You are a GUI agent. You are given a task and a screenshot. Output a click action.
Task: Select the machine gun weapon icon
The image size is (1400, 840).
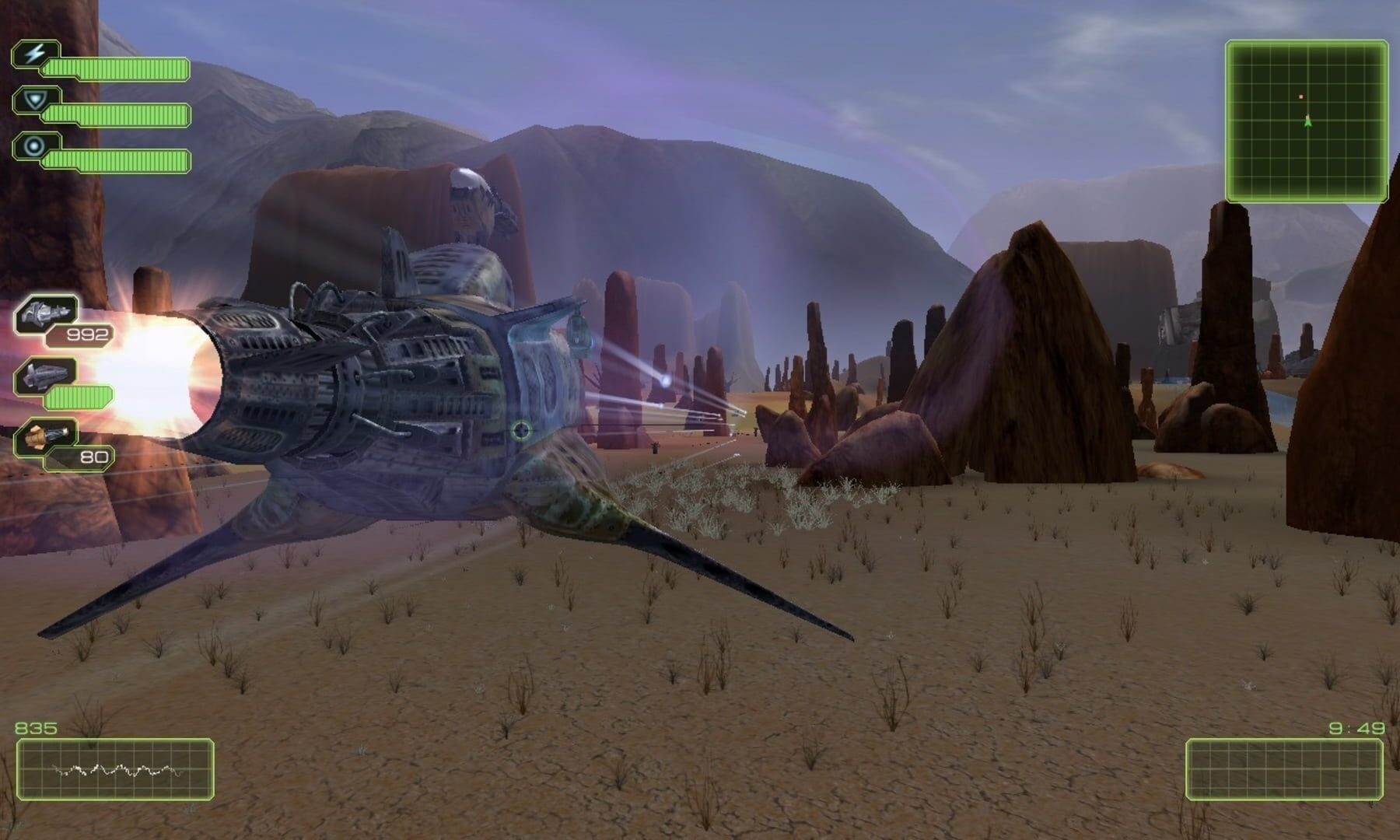point(45,311)
